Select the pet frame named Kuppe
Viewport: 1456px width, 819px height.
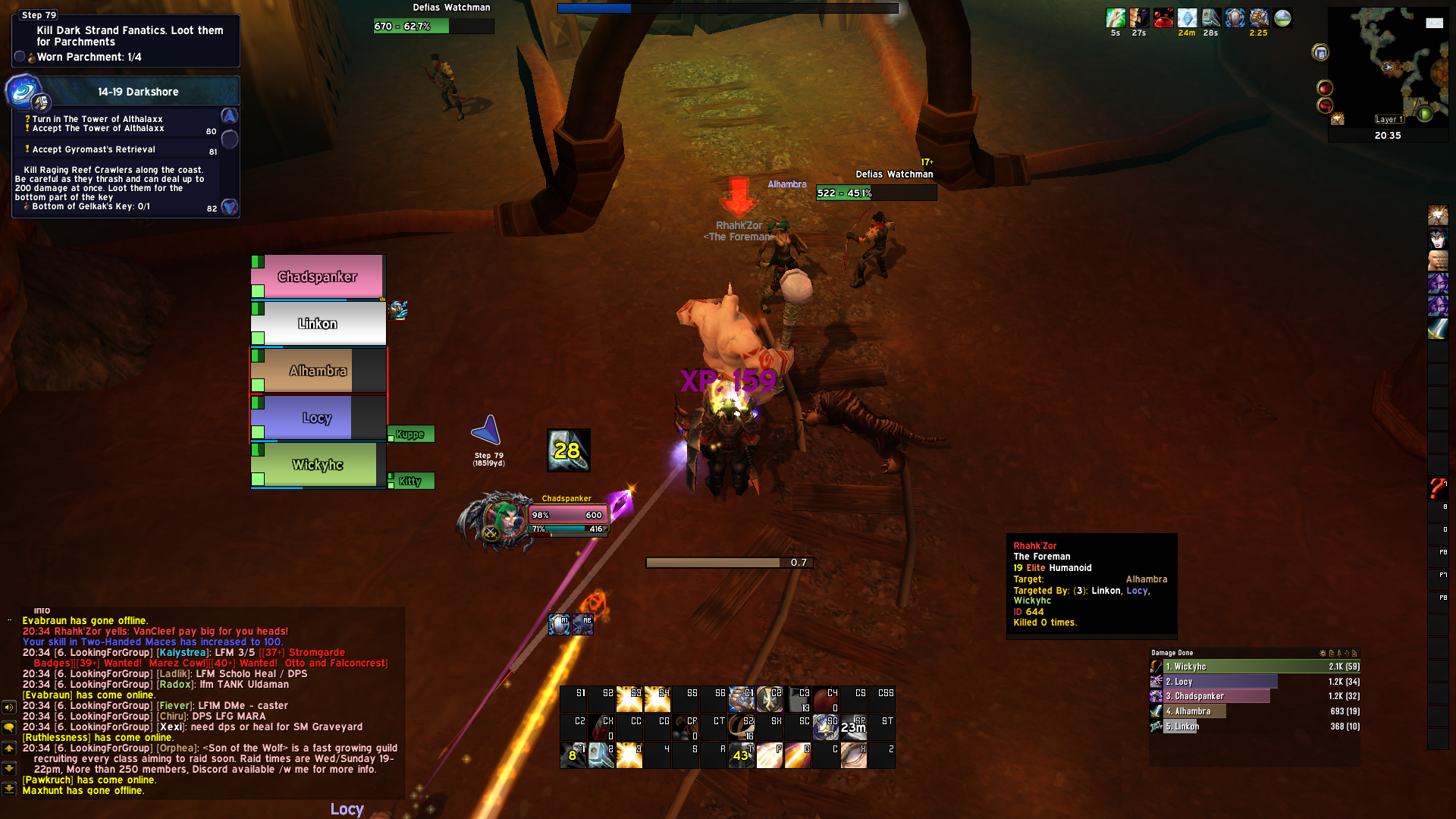click(410, 435)
